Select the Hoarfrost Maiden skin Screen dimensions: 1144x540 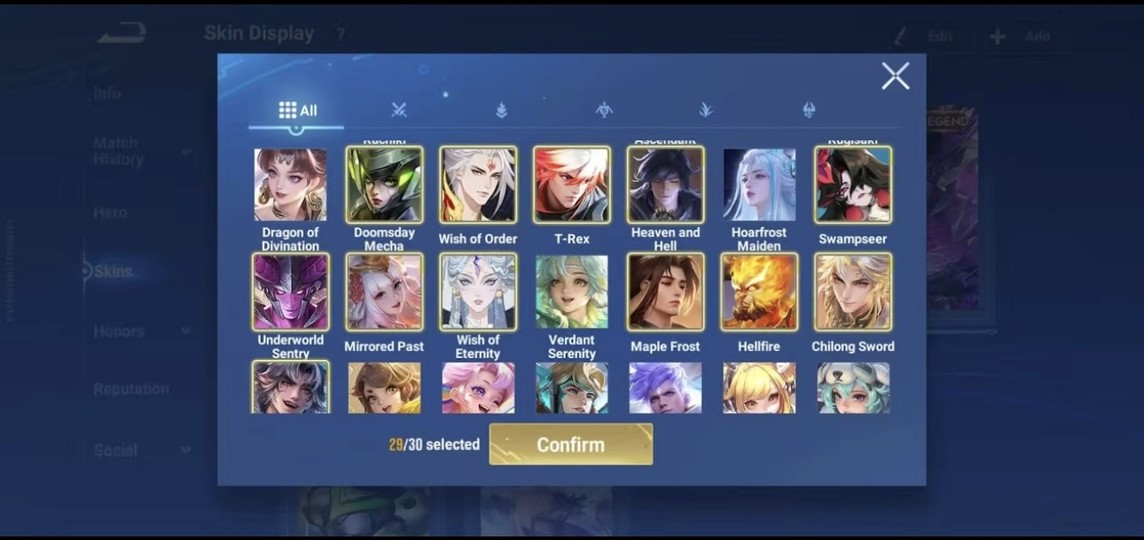point(759,185)
